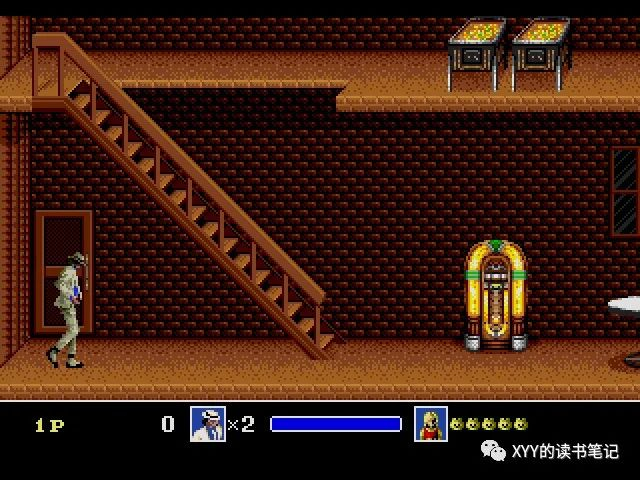This screenshot has height=480, width=640.
Task: Select the blonde child rescue portrait
Action: [x=431, y=424]
